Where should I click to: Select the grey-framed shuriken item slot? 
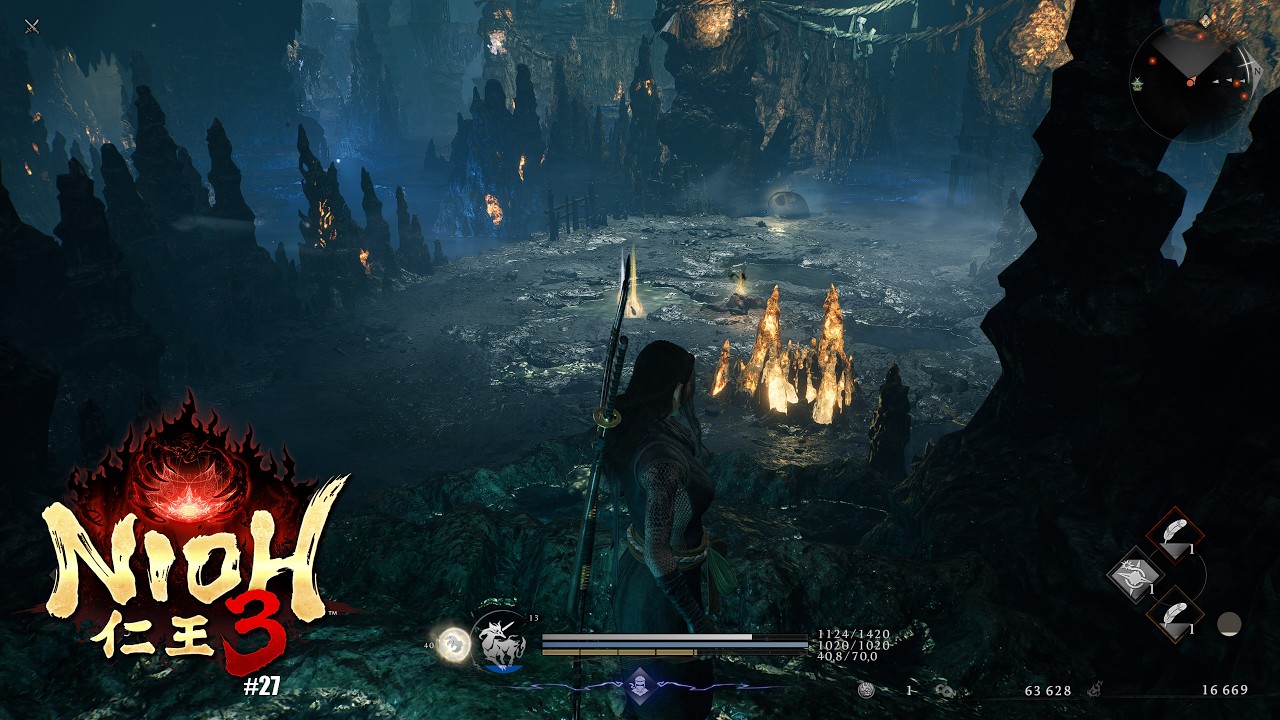(1136, 575)
